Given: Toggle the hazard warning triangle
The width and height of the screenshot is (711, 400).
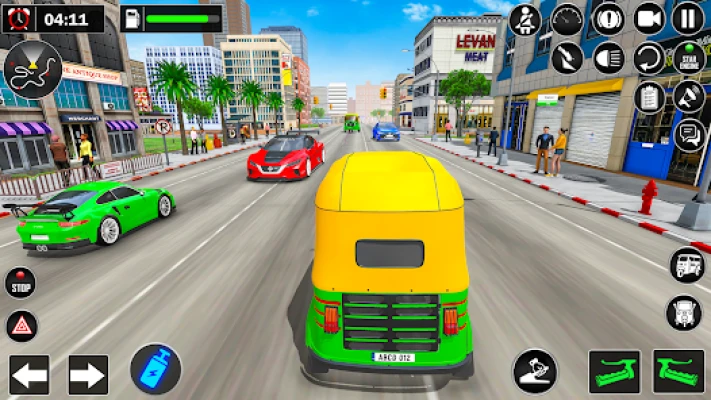Looking at the screenshot, I should (x=21, y=325).
